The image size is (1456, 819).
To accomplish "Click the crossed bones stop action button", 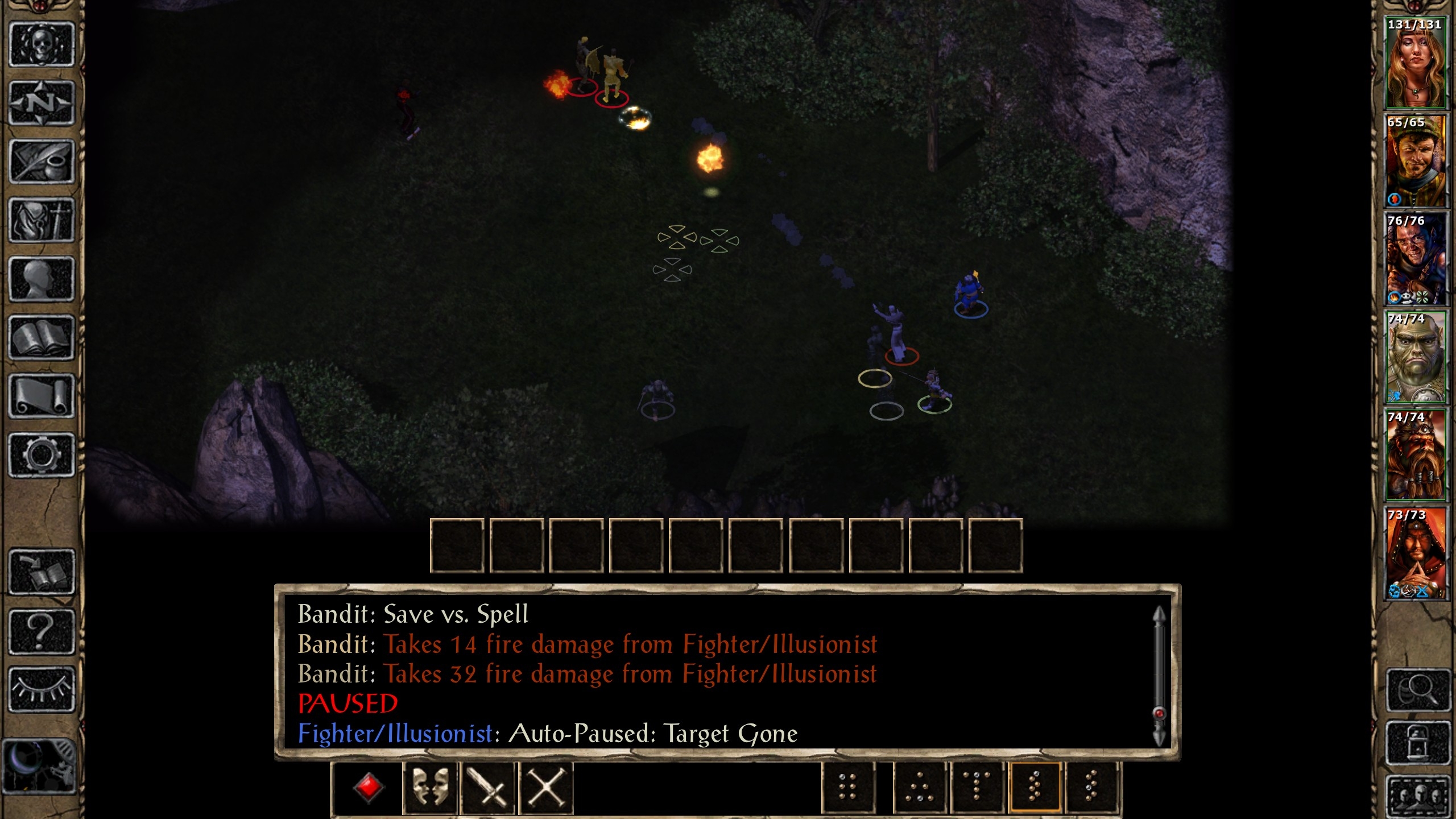I will coord(546,788).
